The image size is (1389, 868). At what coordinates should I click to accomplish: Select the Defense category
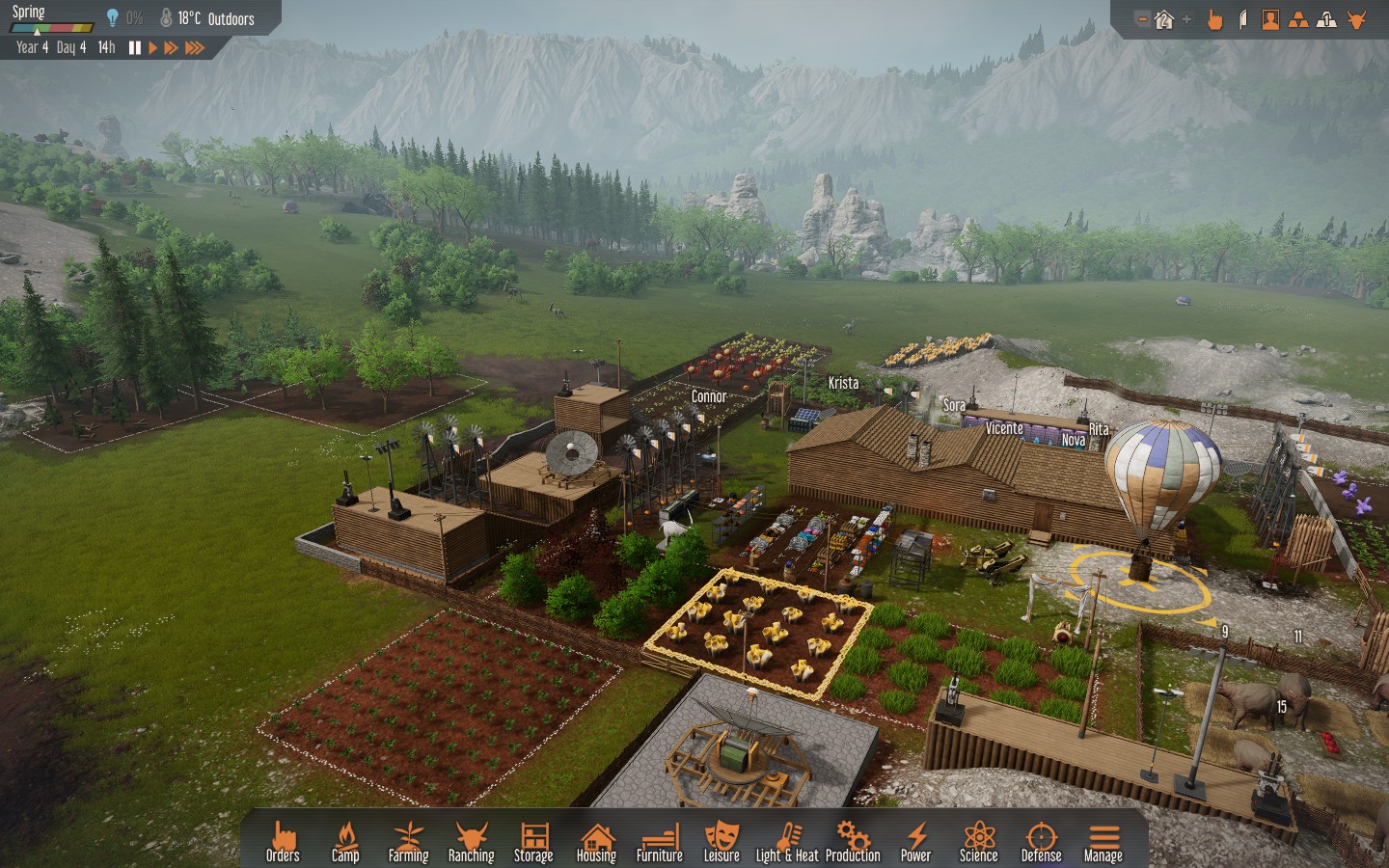pyautogui.click(x=1041, y=841)
